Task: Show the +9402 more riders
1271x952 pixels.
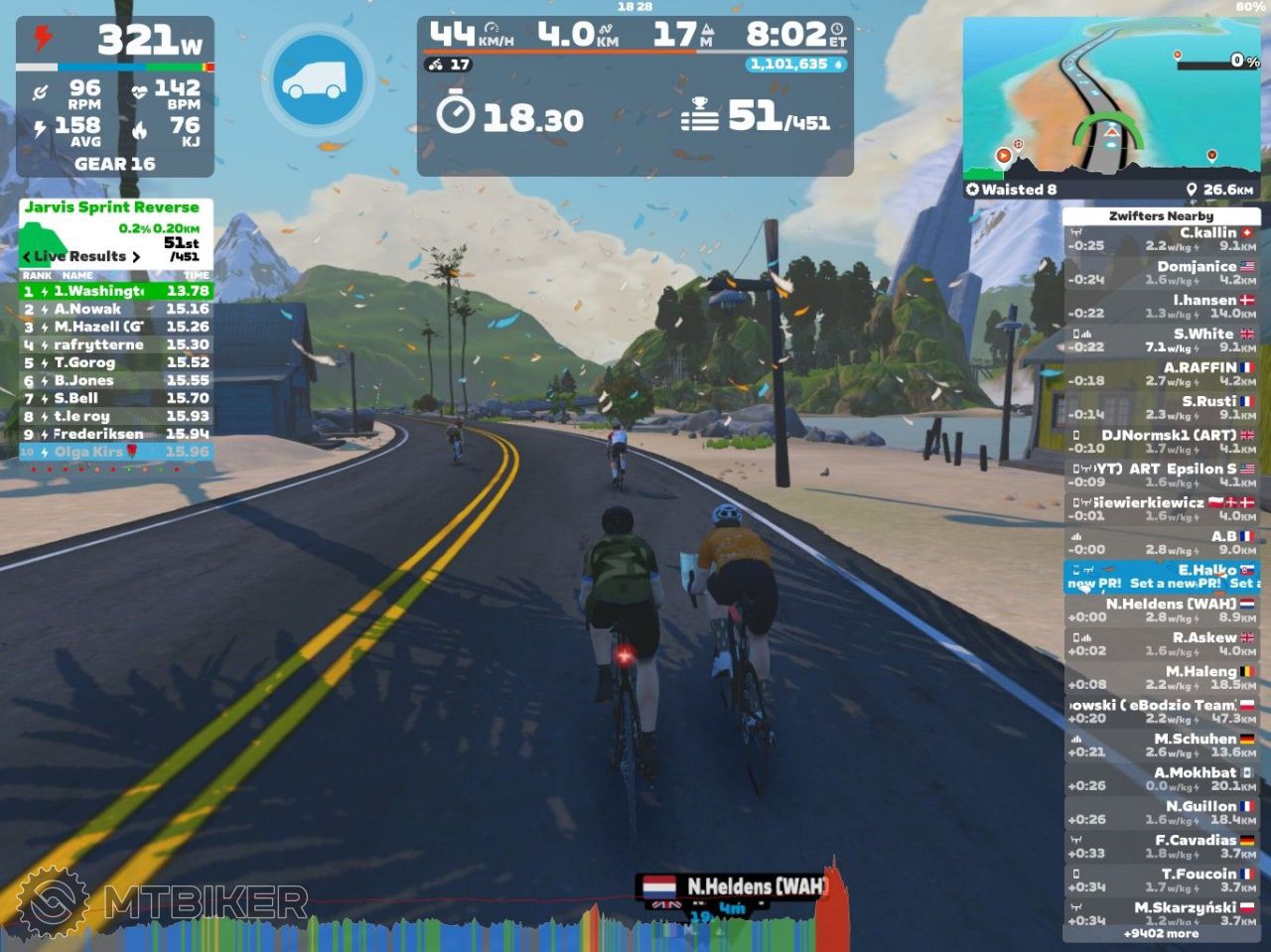Action: pos(1160,934)
